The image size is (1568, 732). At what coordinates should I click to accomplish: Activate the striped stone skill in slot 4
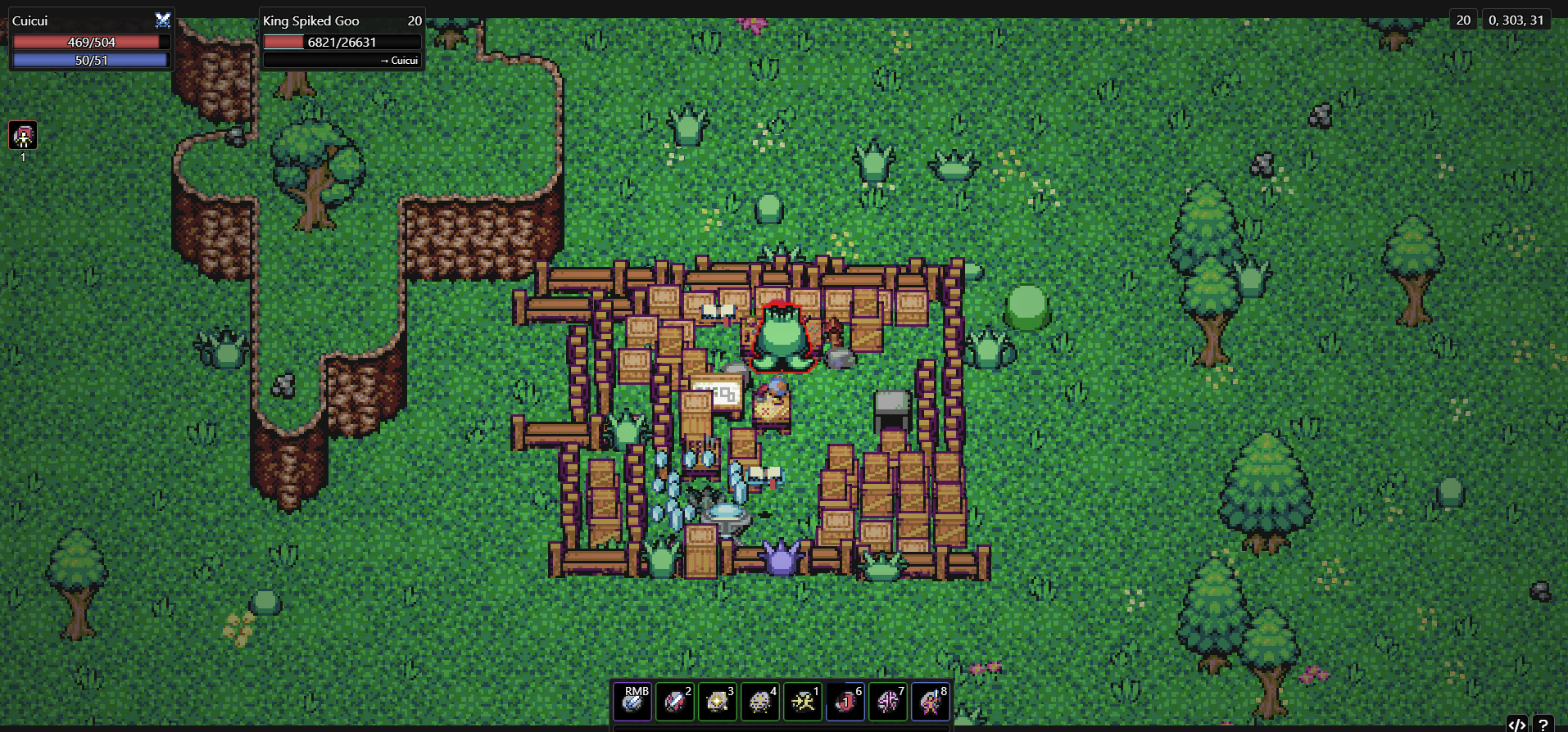pyautogui.click(x=760, y=702)
